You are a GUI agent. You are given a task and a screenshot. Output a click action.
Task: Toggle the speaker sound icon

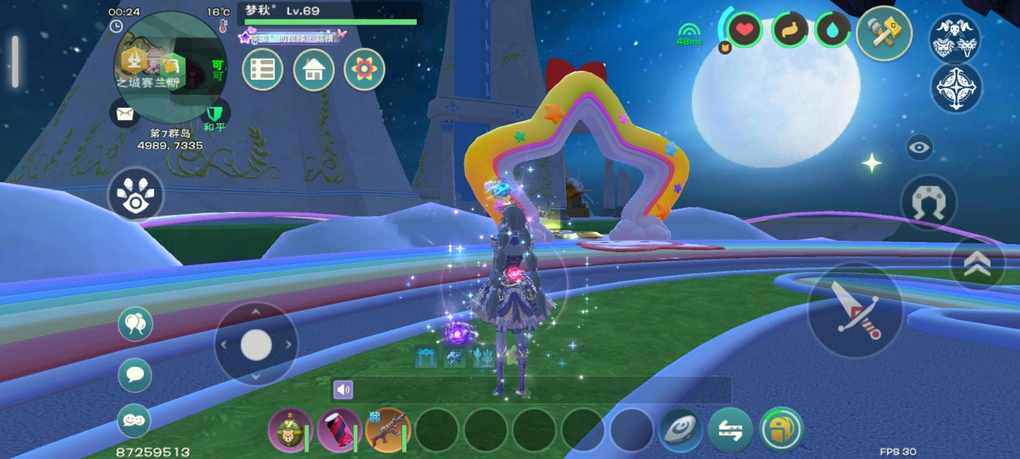click(x=344, y=390)
